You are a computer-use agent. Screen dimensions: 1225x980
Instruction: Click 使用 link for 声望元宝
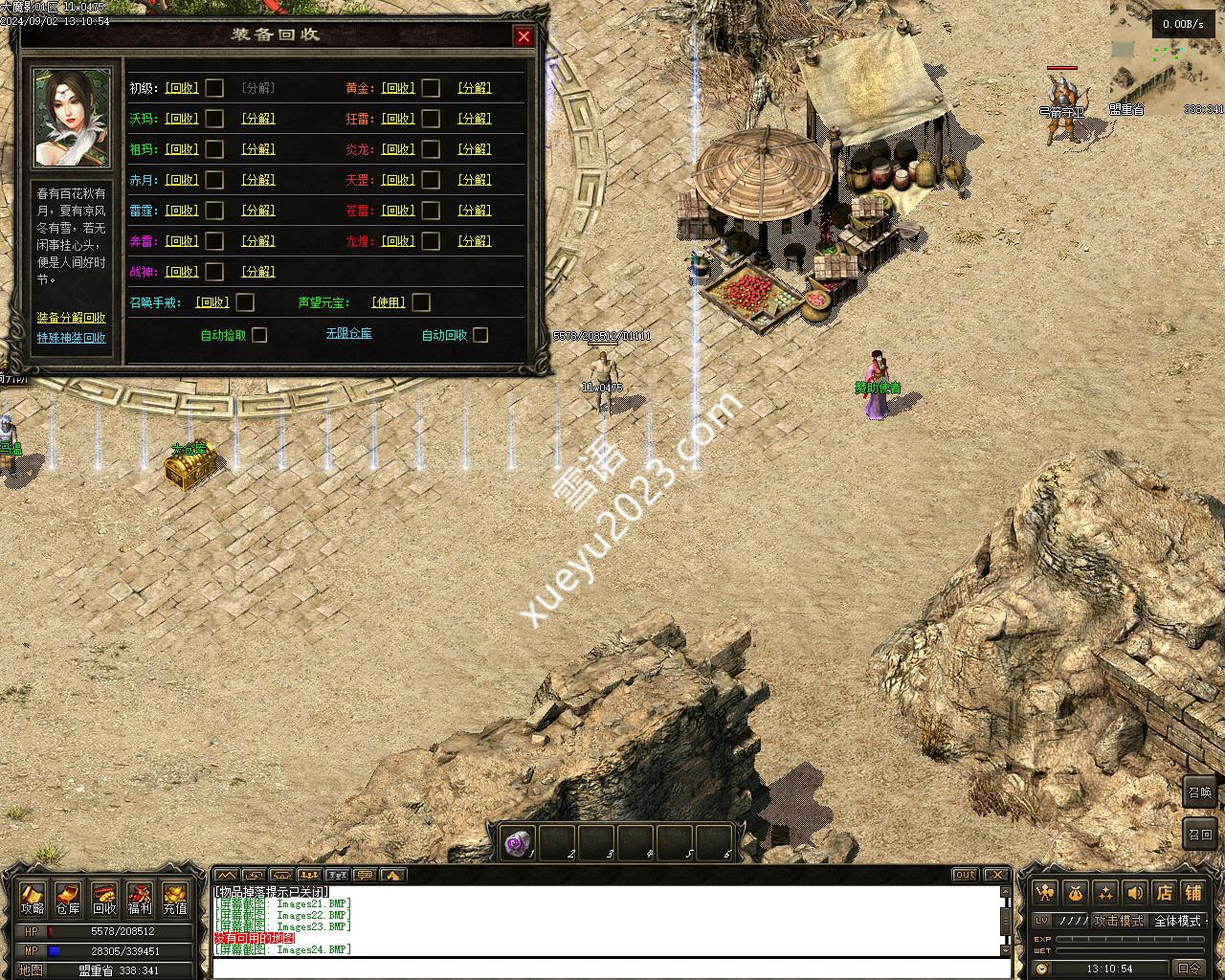click(x=389, y=302)
